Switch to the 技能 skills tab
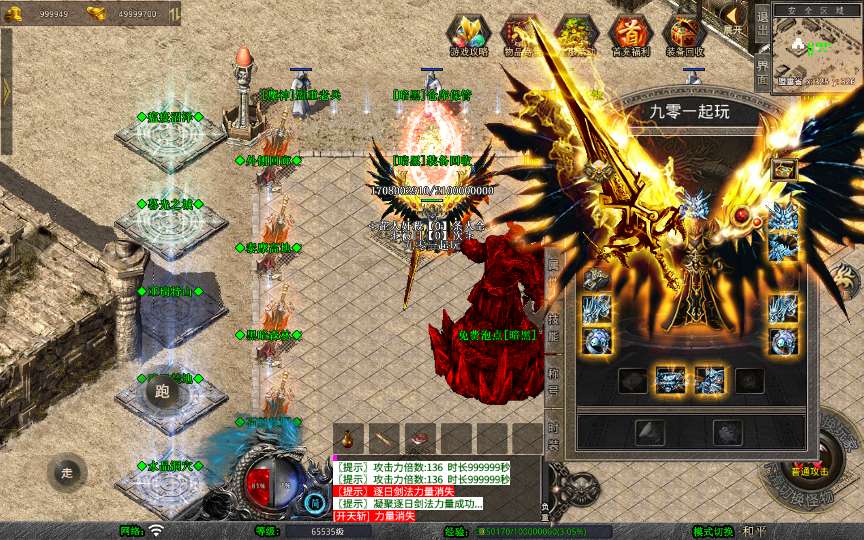 pyautogui.click(x=553, y=328)
